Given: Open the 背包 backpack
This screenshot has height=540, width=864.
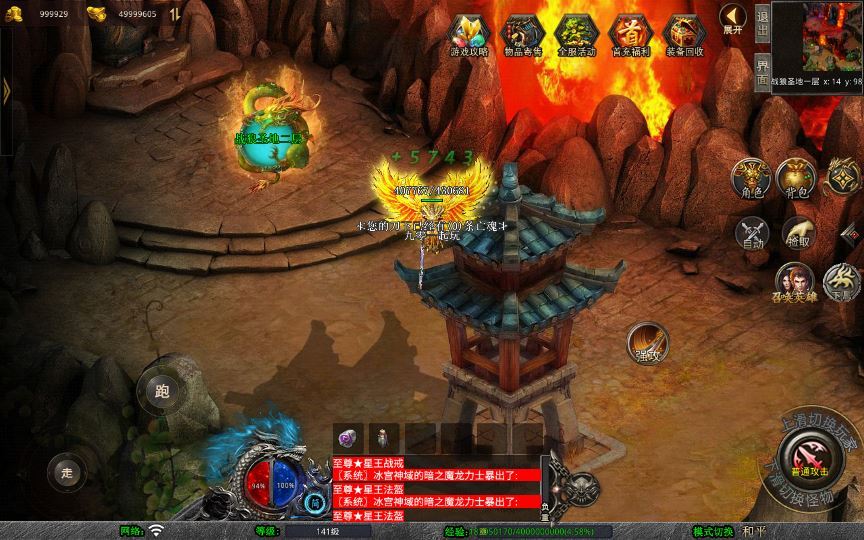Looking at the screenshot, I should coord(797,178).
